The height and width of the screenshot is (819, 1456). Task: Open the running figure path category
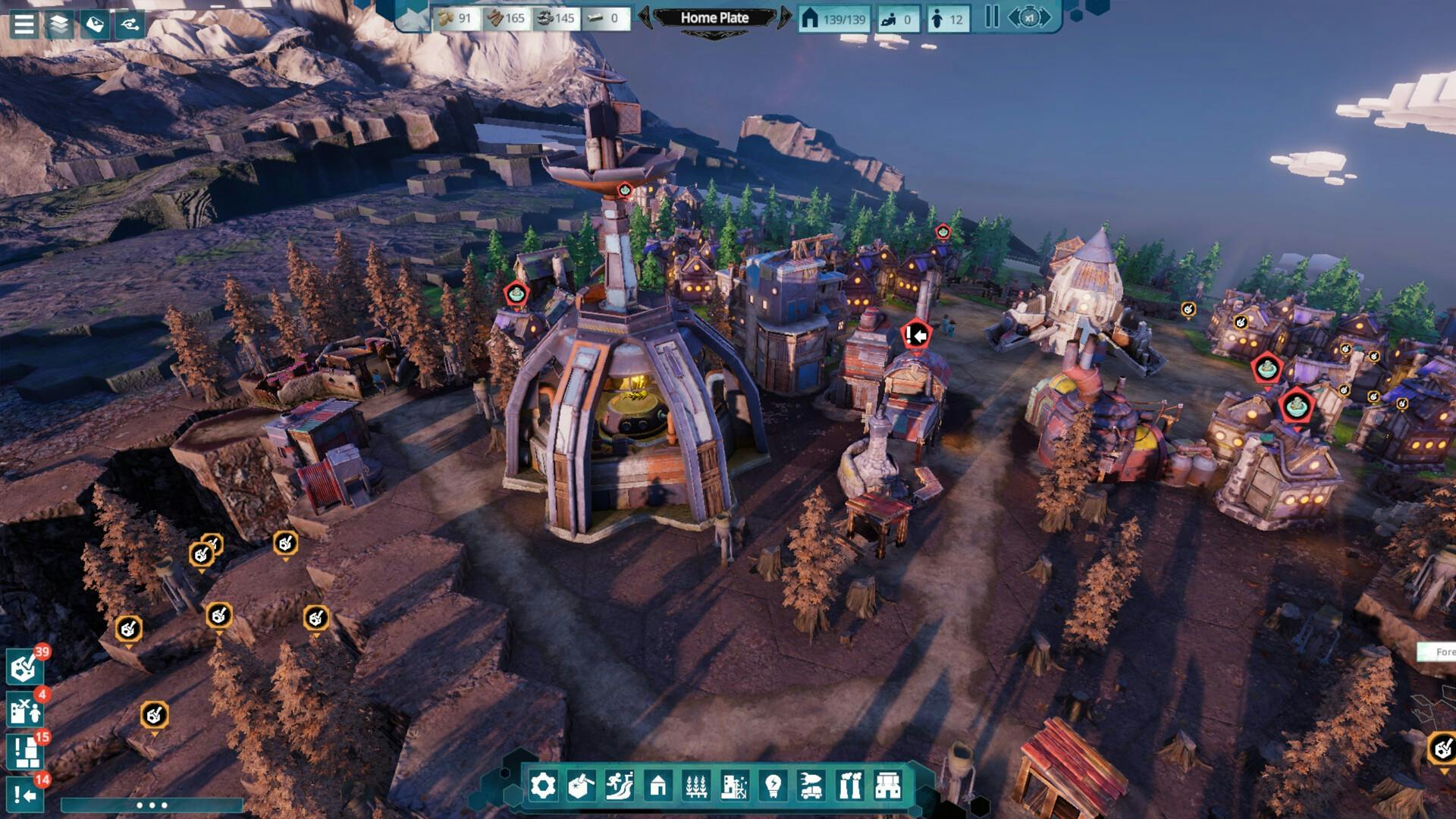click(620, 786)
